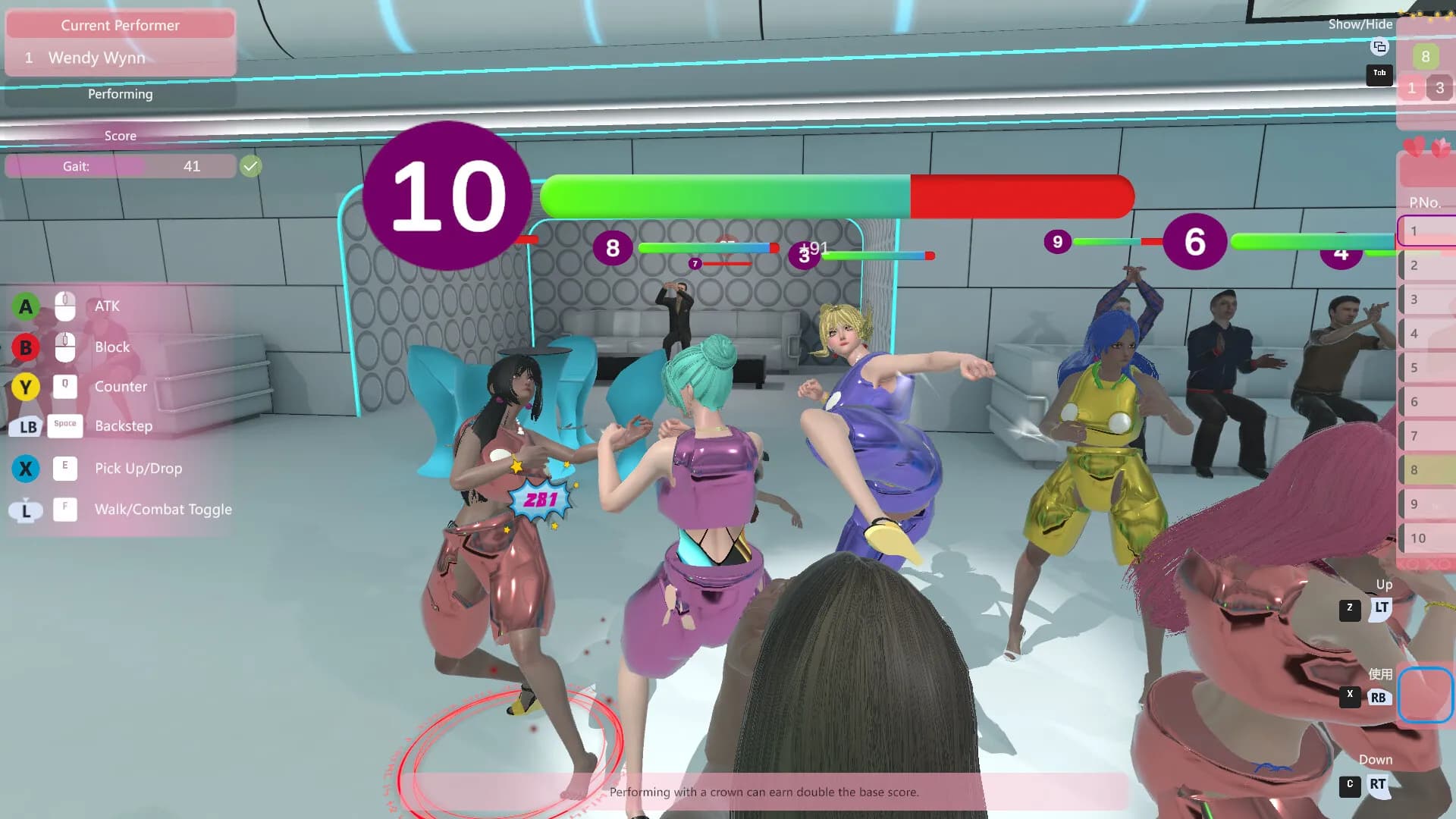This screenshot has width=1456, height=819.
Task: Click the green 8 score badge
Action: [1426, 56]
